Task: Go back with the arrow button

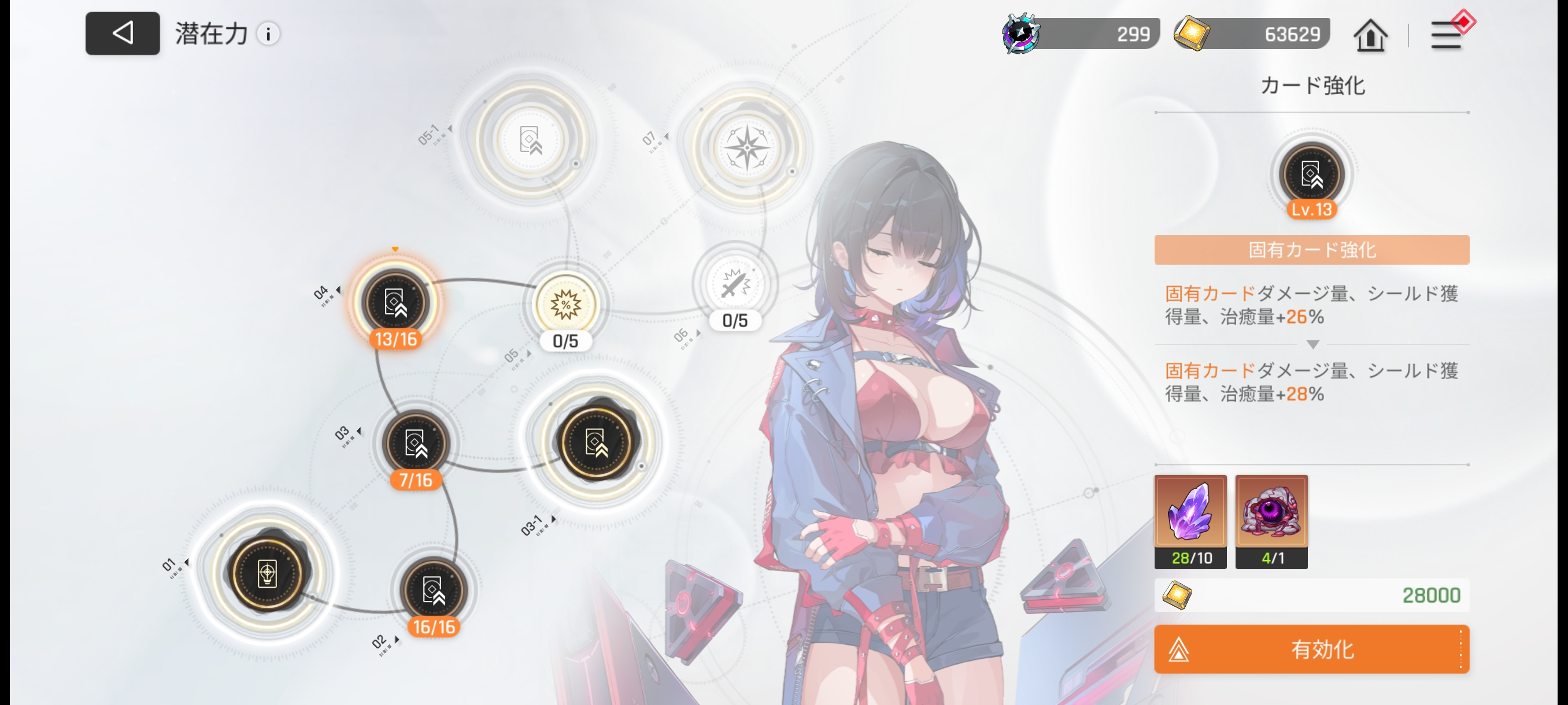Action: click(123, 34)
